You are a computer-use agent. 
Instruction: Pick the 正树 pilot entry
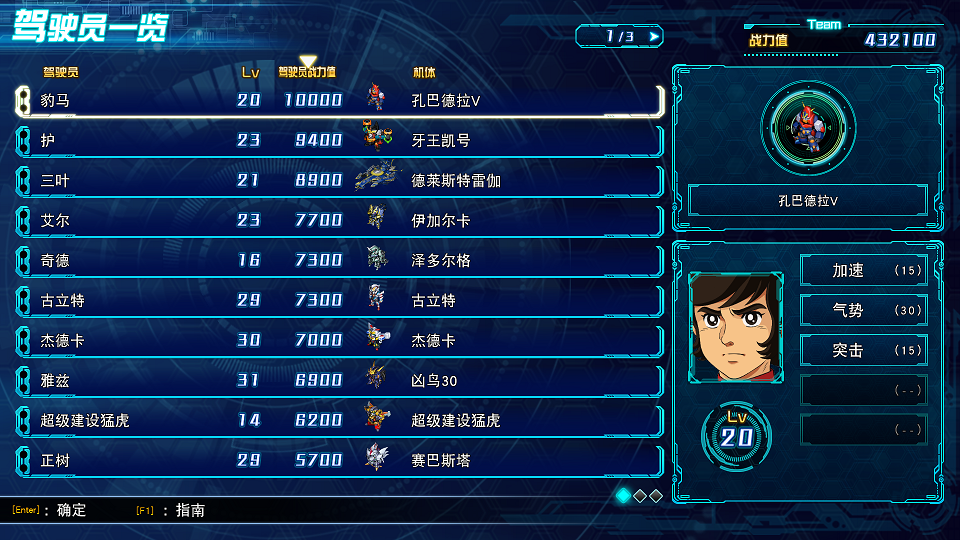340,460
